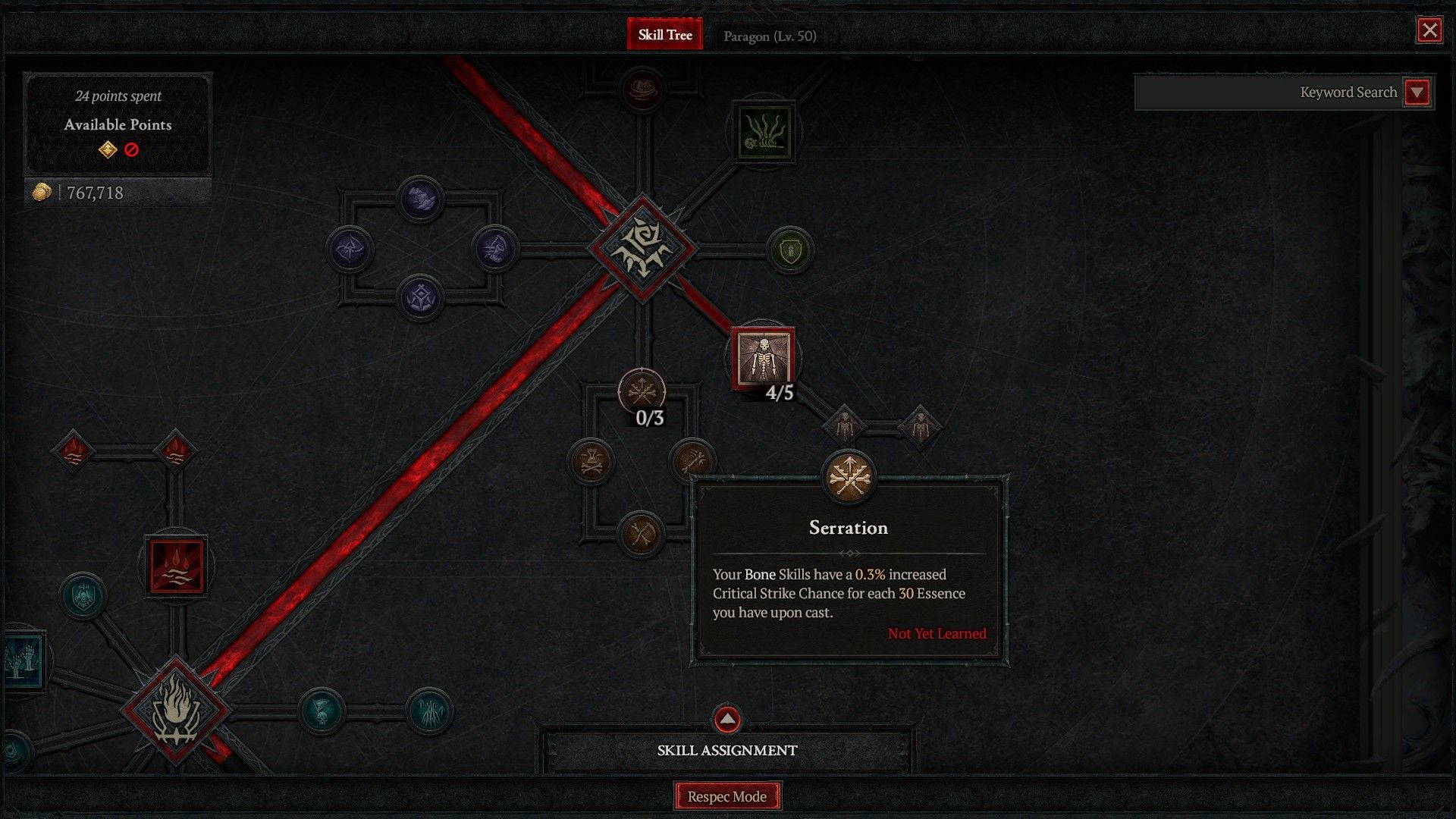This screenshot has height=819, width=1456.
Task: Click the crossed axes passive node
Action: coord(641,535)
